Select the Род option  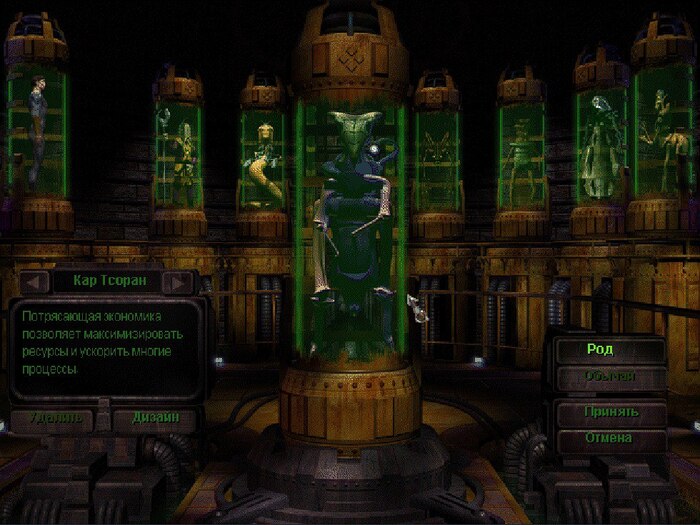(610, 351)
